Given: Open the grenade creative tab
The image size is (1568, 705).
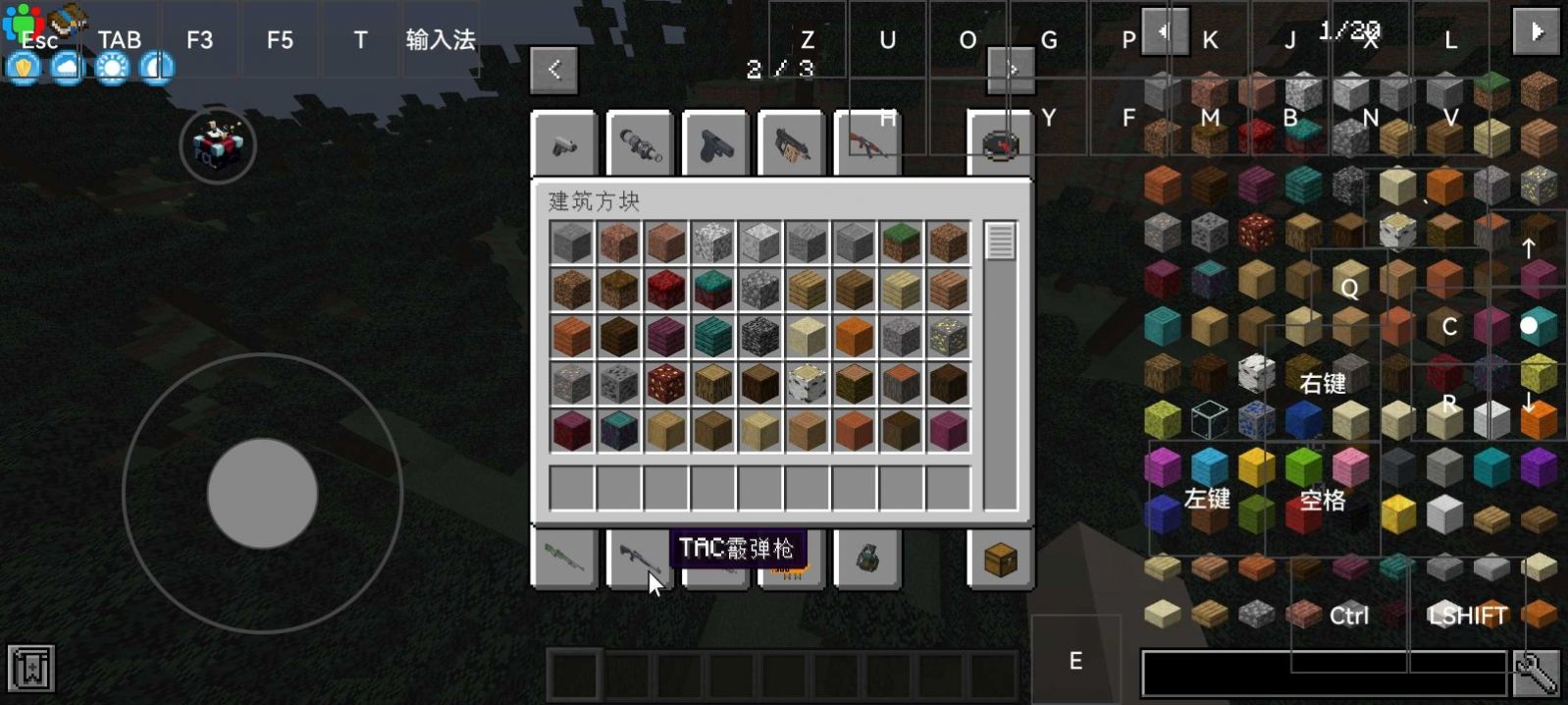Looking at the screenshot, I should click(x=867, y=560).
